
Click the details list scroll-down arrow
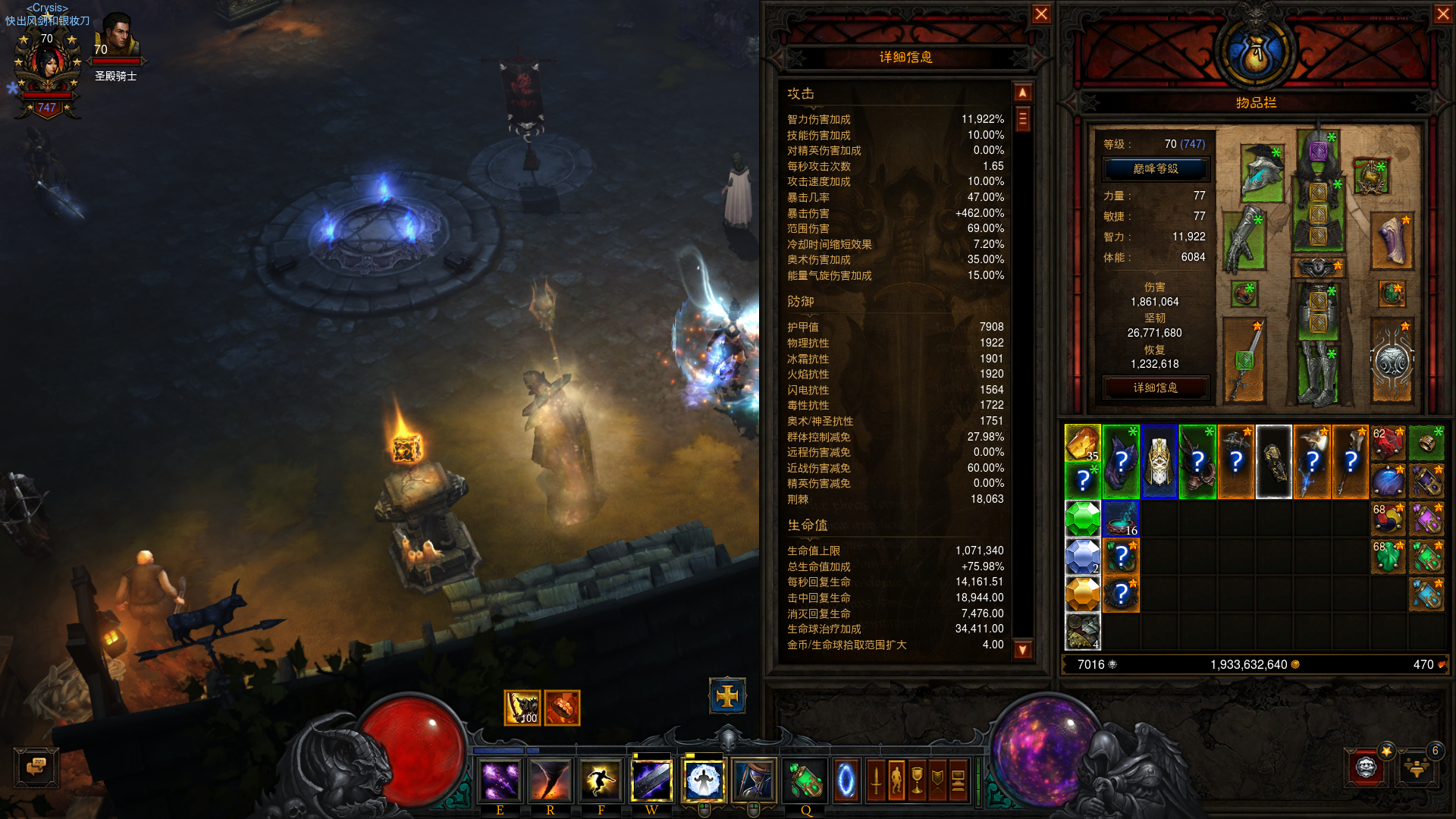click(1023, 649)
